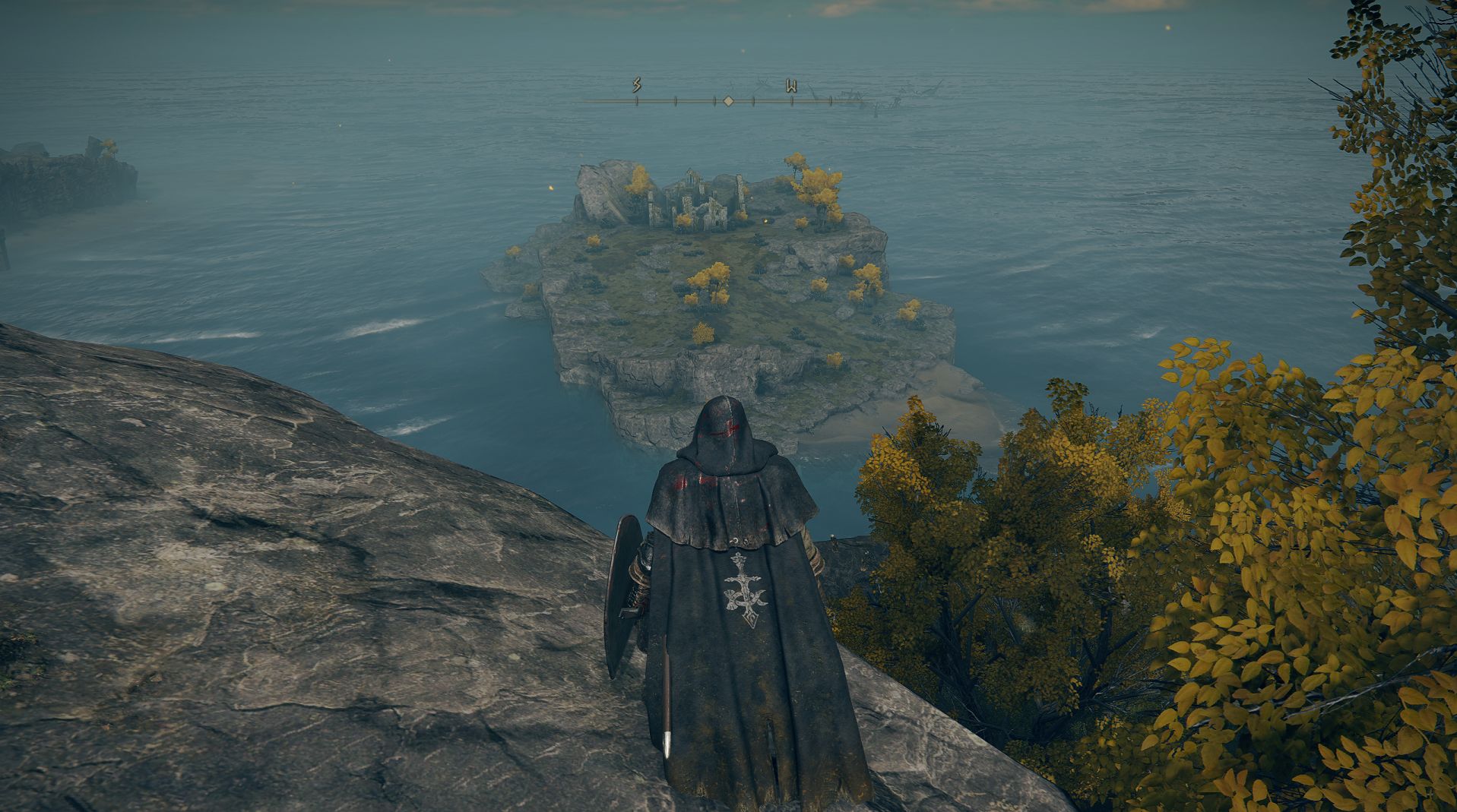Select the South rune on the compass
This screenshot has width=1457, height=812.
(x=636, y=86)
